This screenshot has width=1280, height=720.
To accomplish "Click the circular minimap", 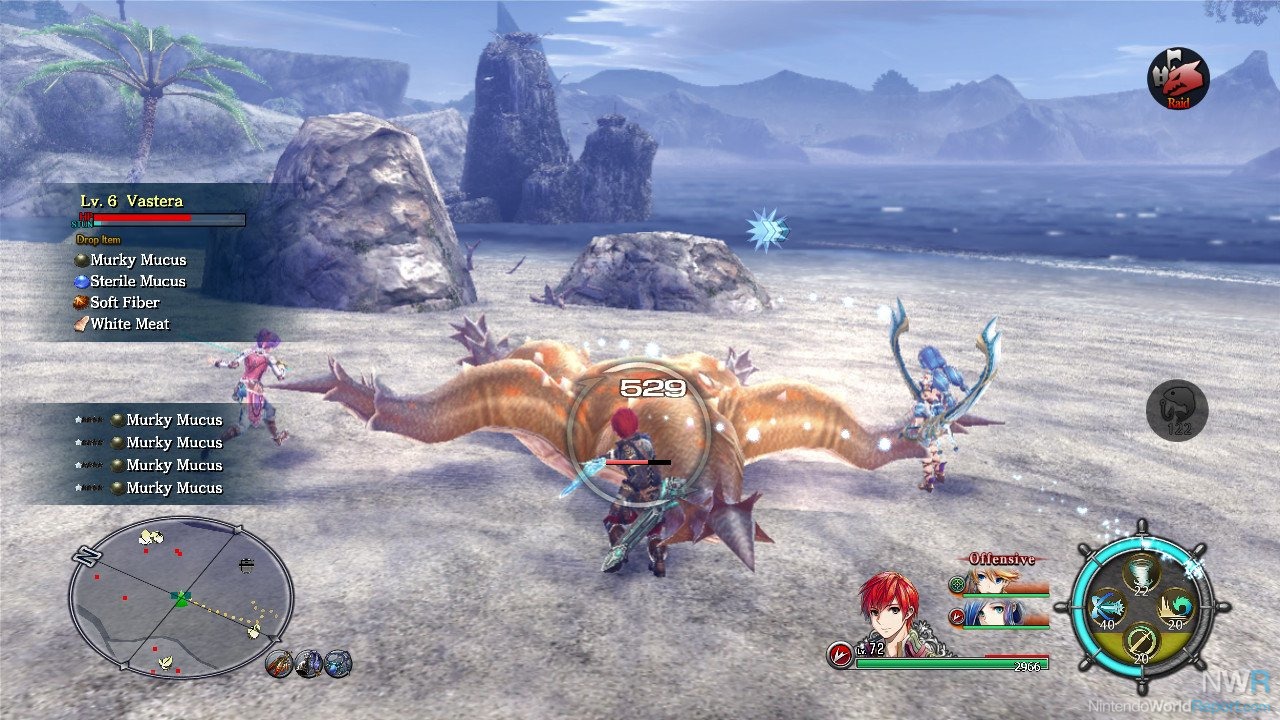I will 181,596.
